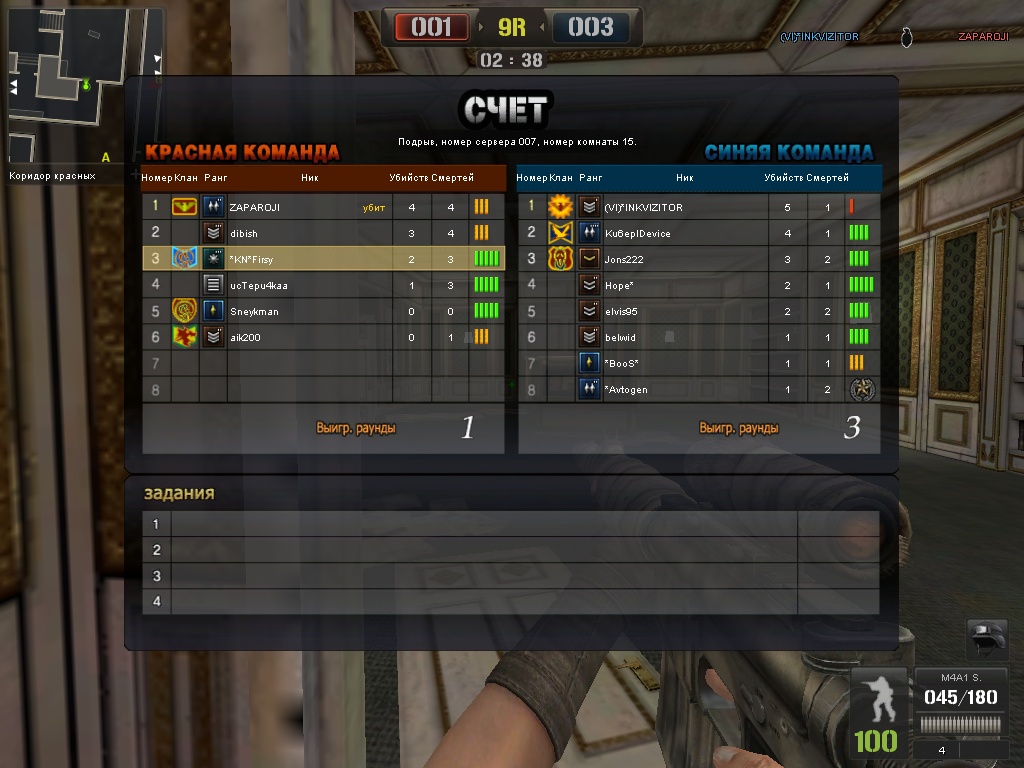Click the highlighted *KN*Firsy player row
This screenshot has height=768, width=1024.
(322, 259)
